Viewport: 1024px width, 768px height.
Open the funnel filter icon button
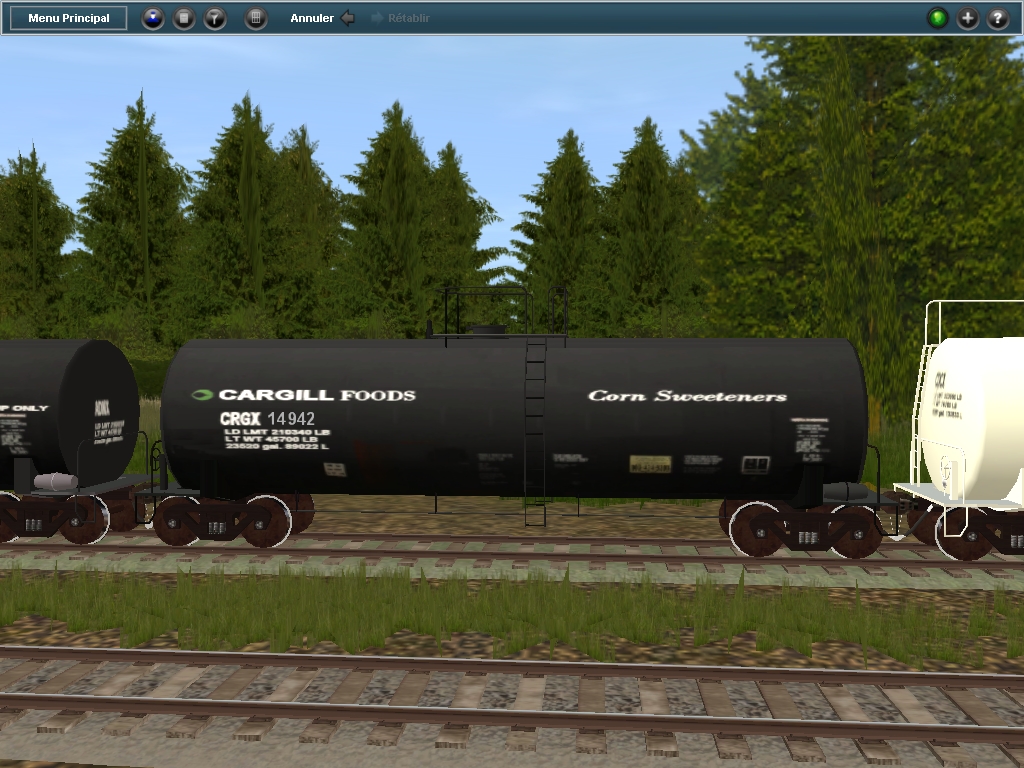pos(215,18)
